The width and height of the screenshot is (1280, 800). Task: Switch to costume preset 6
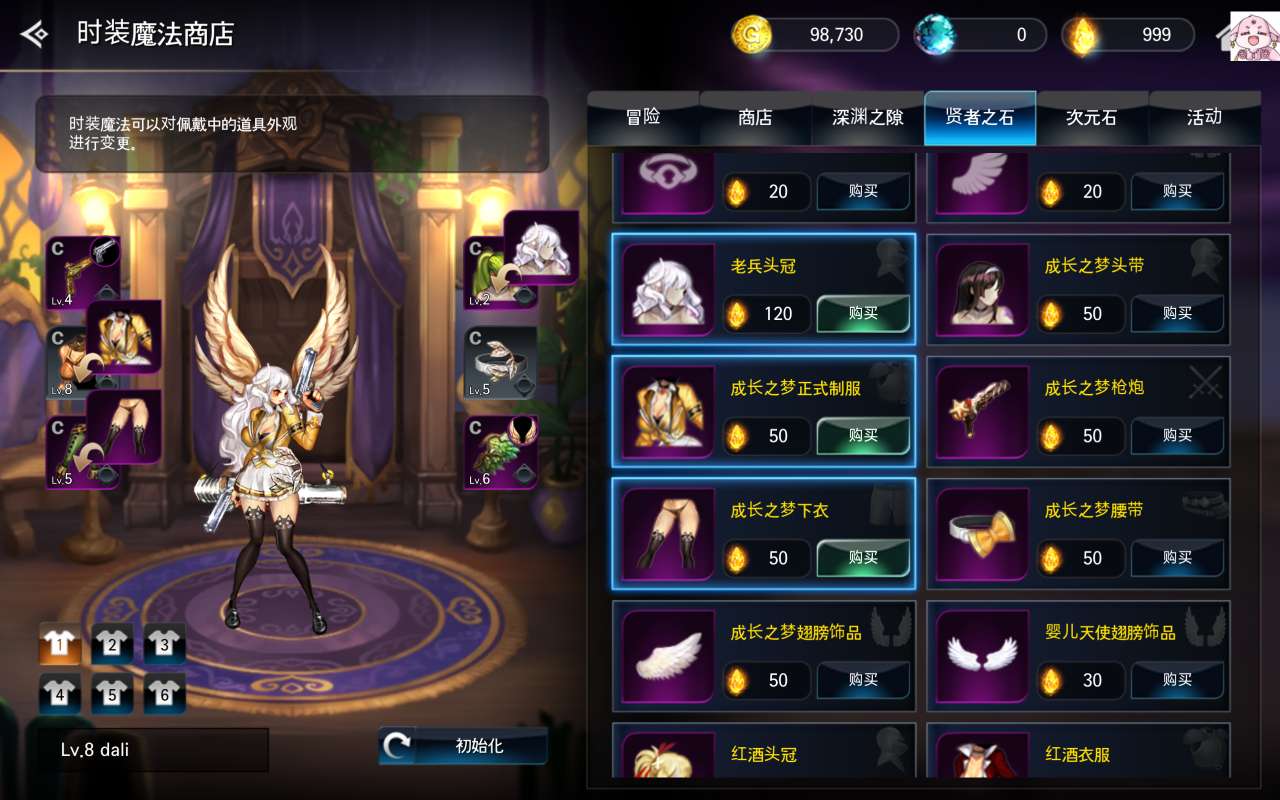[163, 693]
